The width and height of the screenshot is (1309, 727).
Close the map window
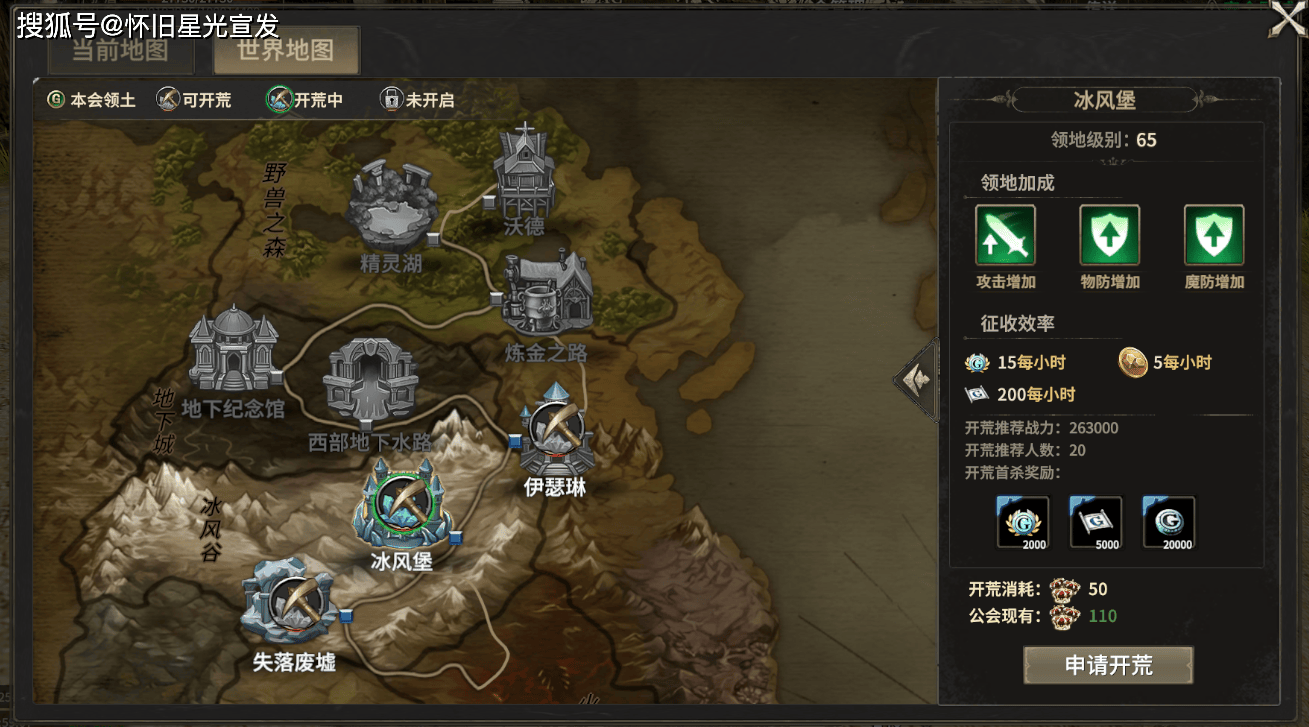(x=1287, y=20)
